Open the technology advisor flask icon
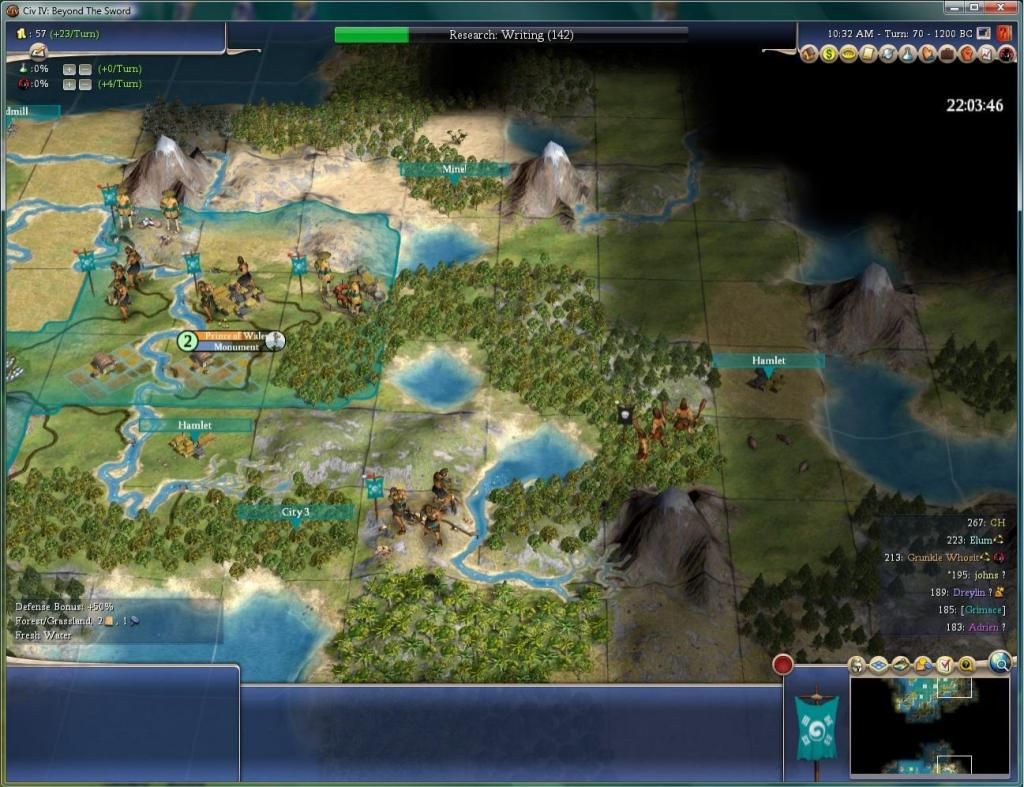 [906, 54]
